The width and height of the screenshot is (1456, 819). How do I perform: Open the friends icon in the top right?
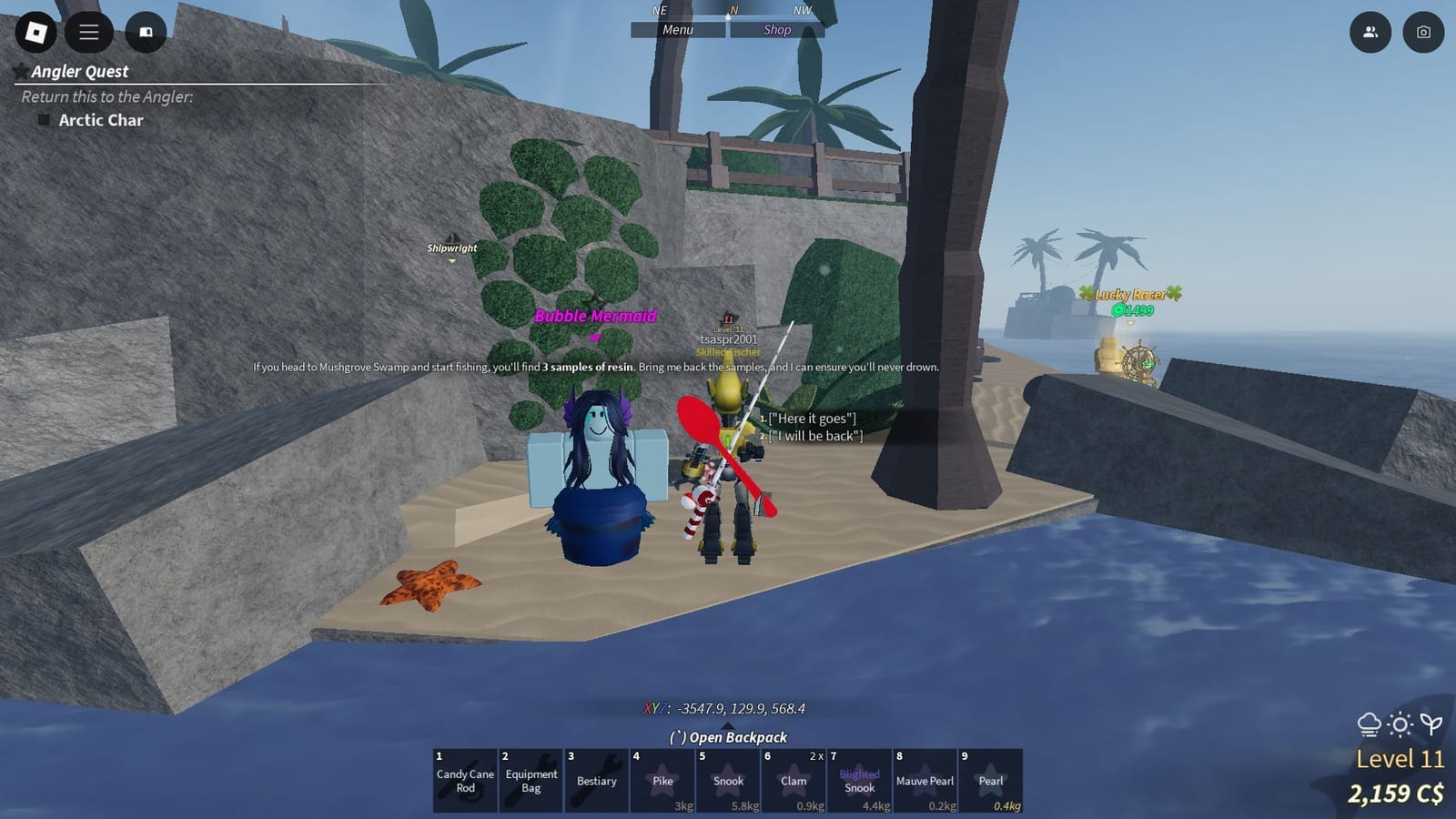[x=1370, y=33]
